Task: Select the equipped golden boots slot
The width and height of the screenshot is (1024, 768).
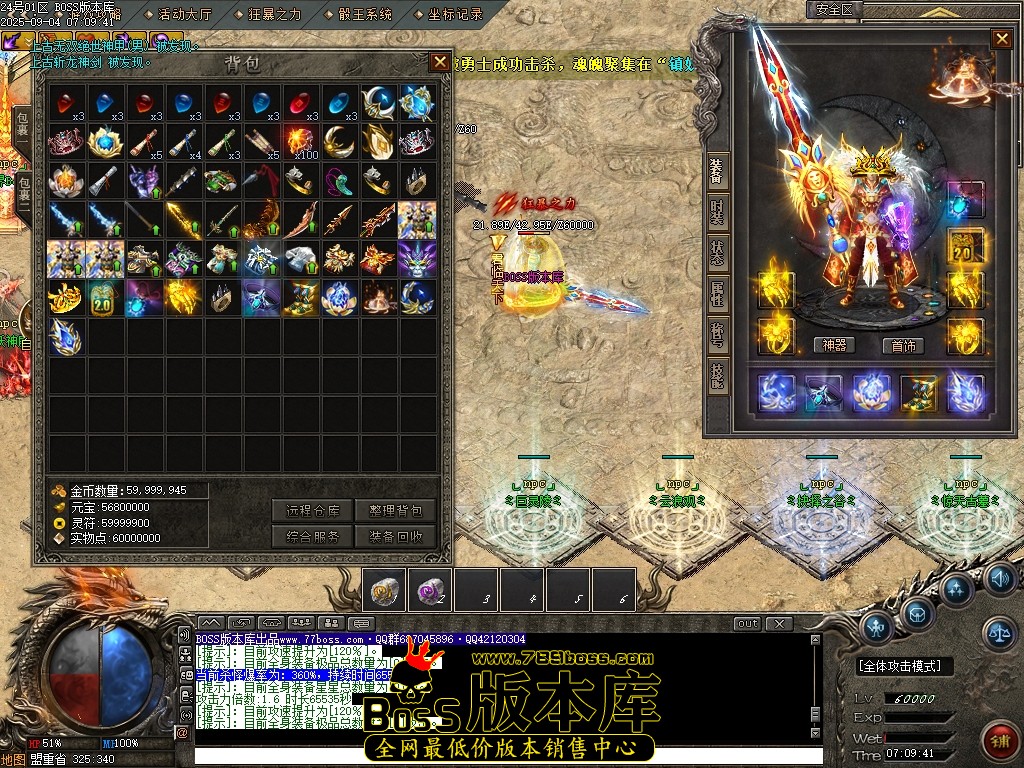Action: pos(918,393)
